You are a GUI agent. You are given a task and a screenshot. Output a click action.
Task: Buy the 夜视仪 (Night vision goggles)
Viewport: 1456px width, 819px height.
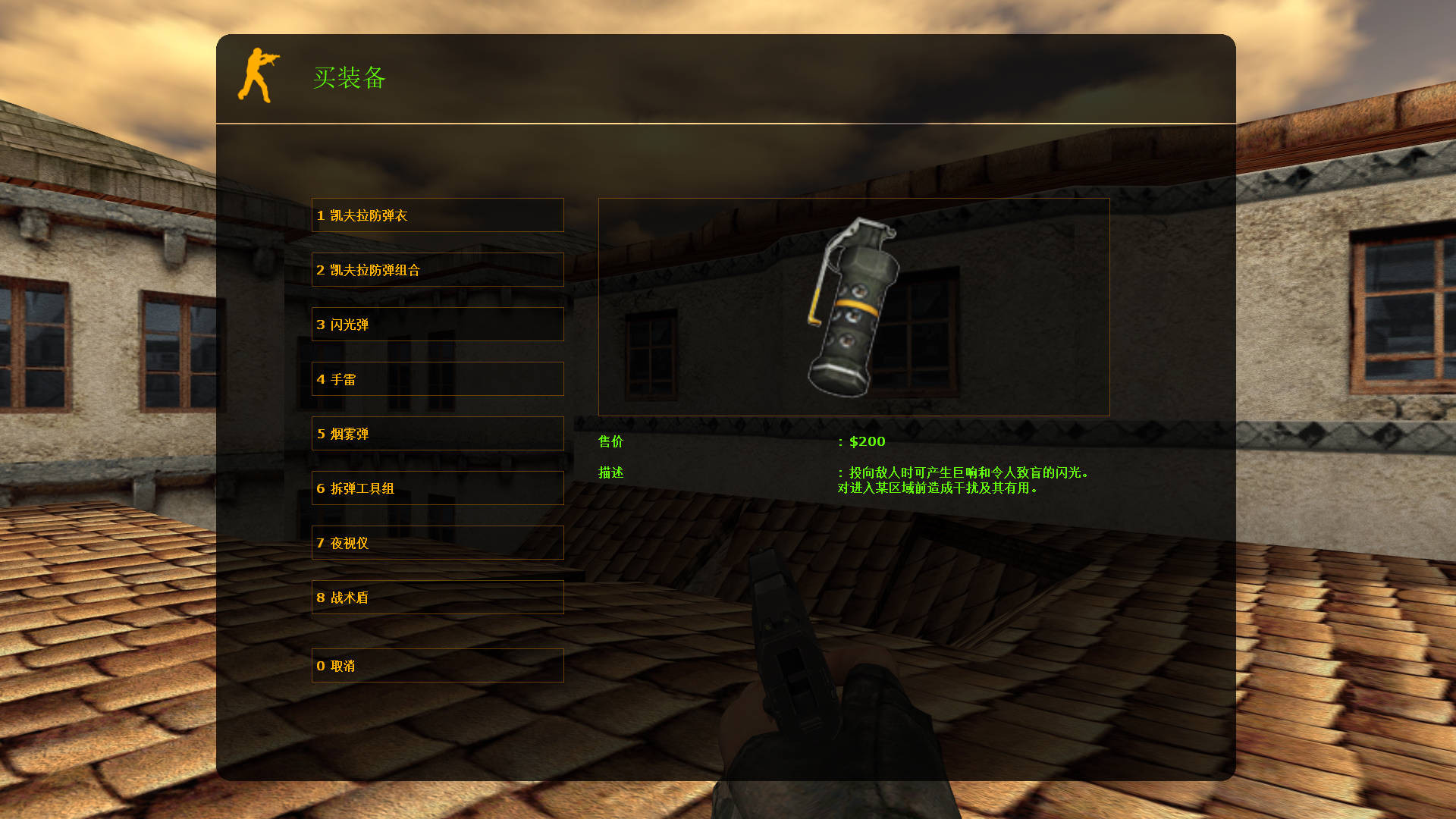(x=437, y=543)
